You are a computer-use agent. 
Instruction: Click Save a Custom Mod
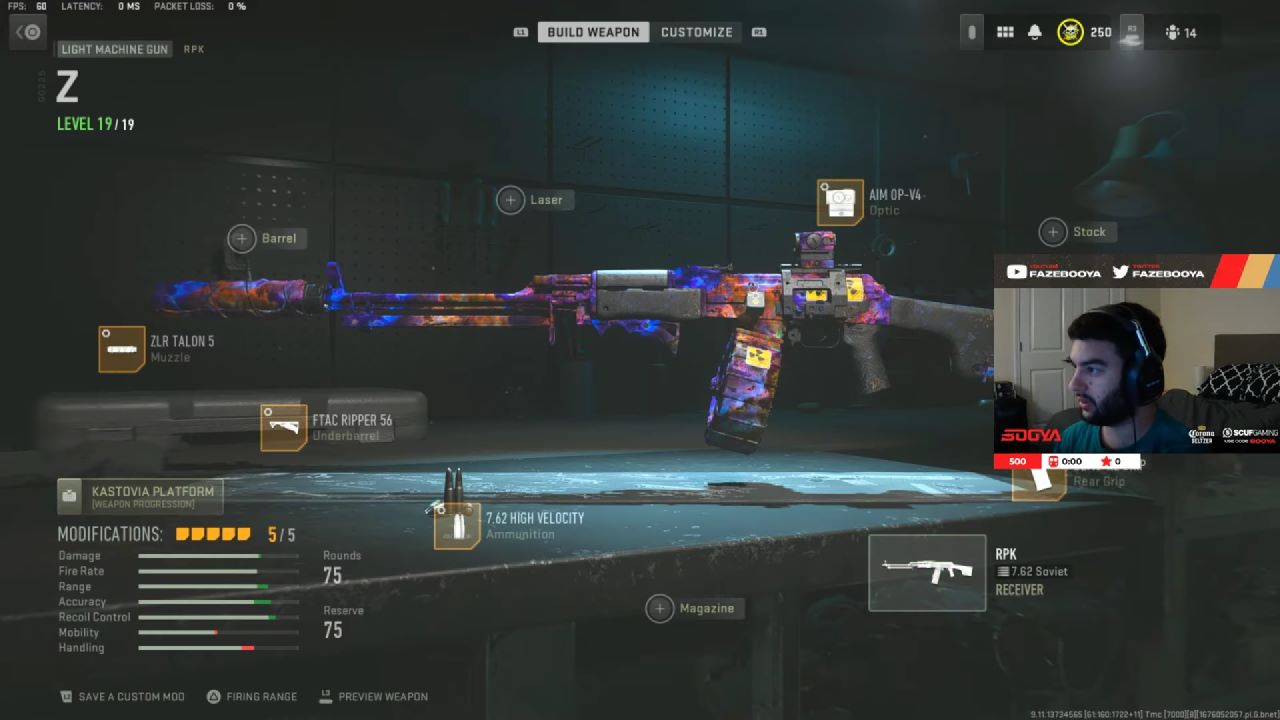(x=122, y=696)
